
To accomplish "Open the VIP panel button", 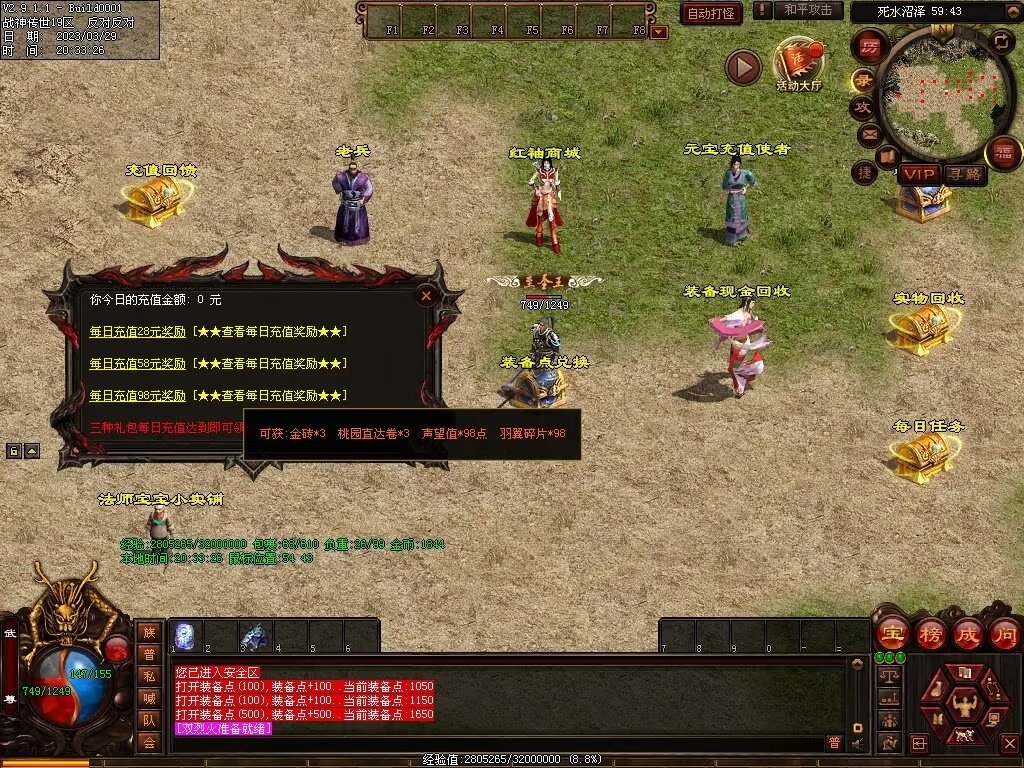I will pyautogui.click(x=918, y=174).
